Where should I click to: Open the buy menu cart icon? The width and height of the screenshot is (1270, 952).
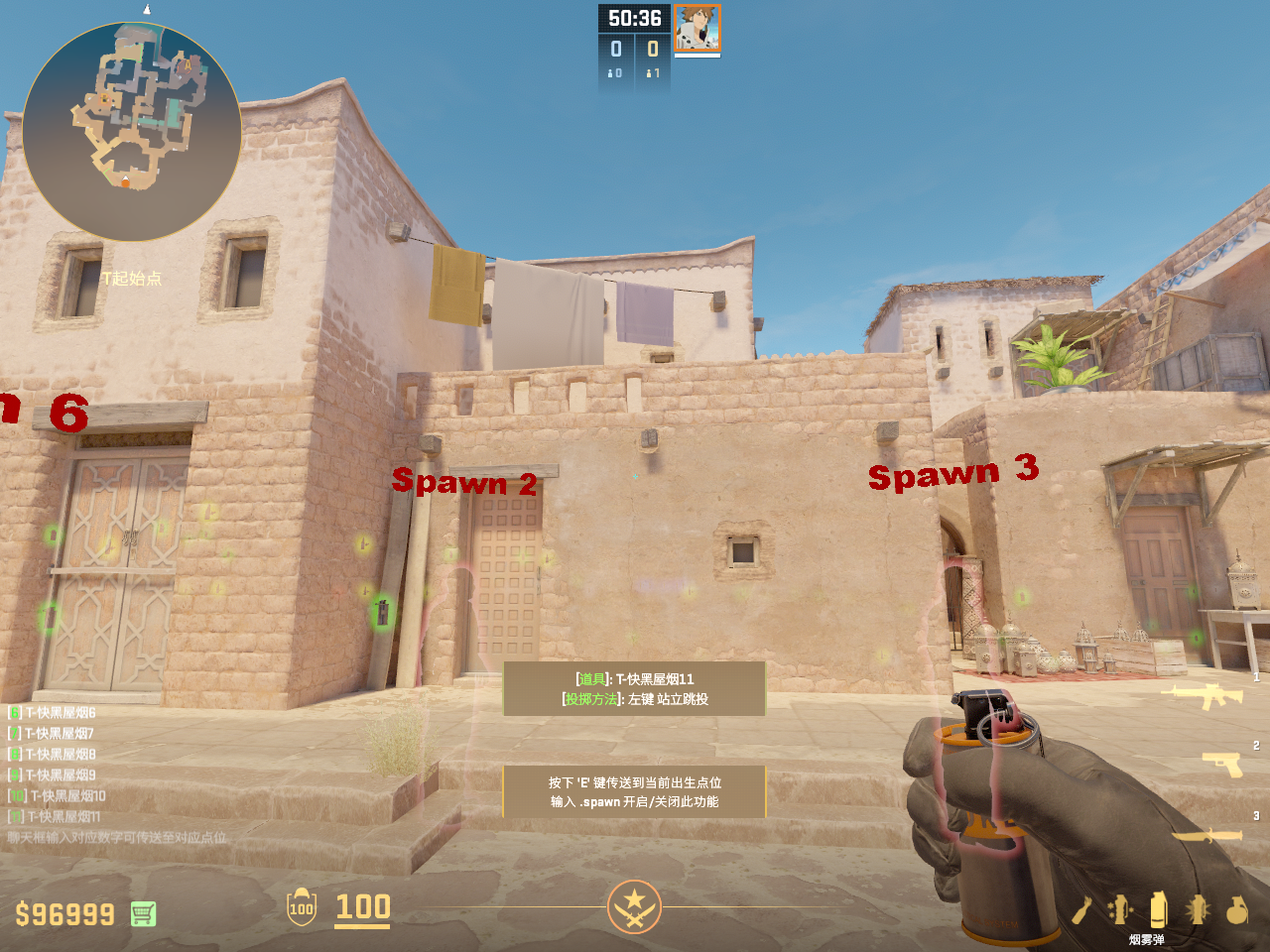point(143,913)
